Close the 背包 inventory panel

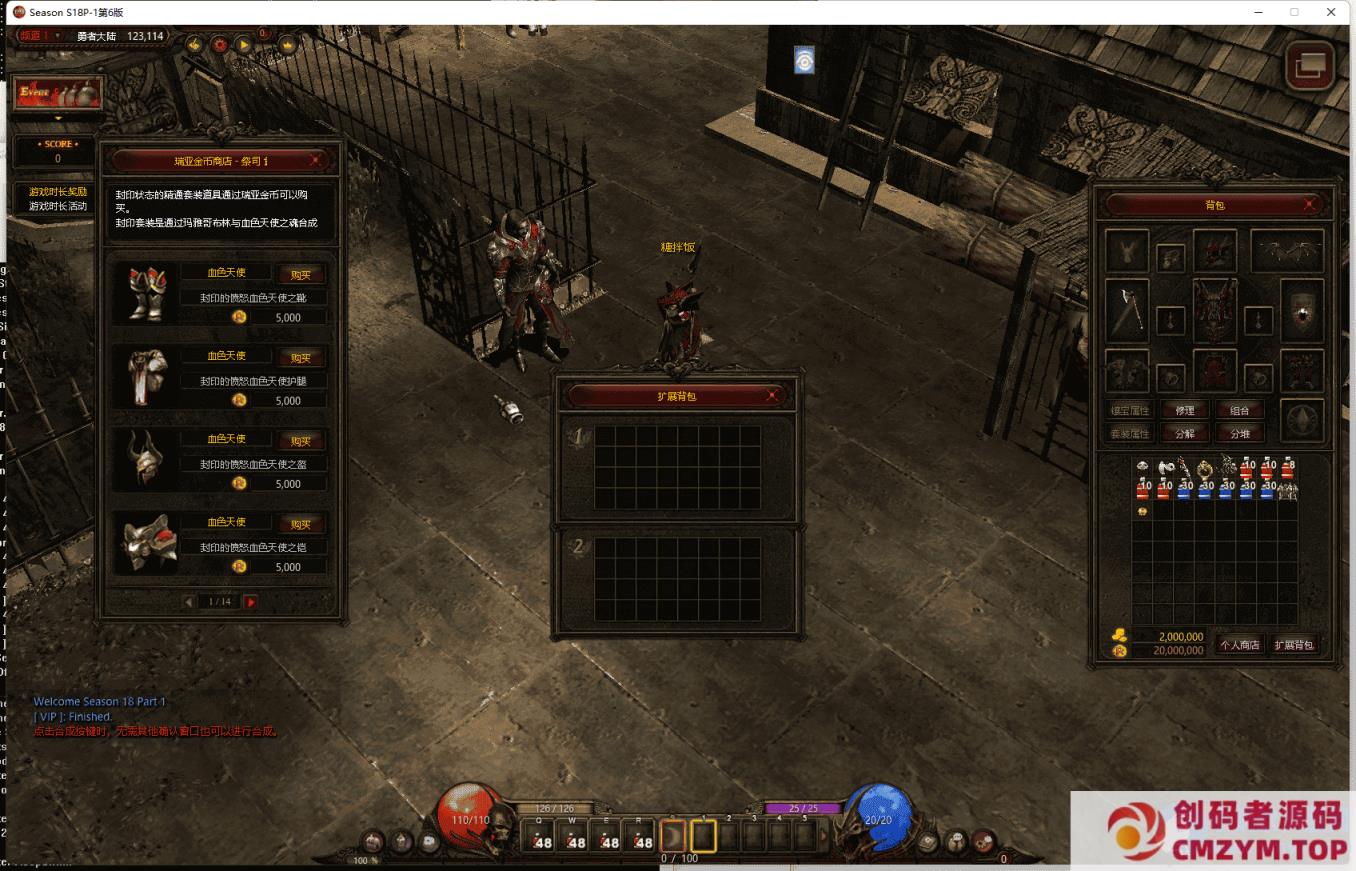1310,204
